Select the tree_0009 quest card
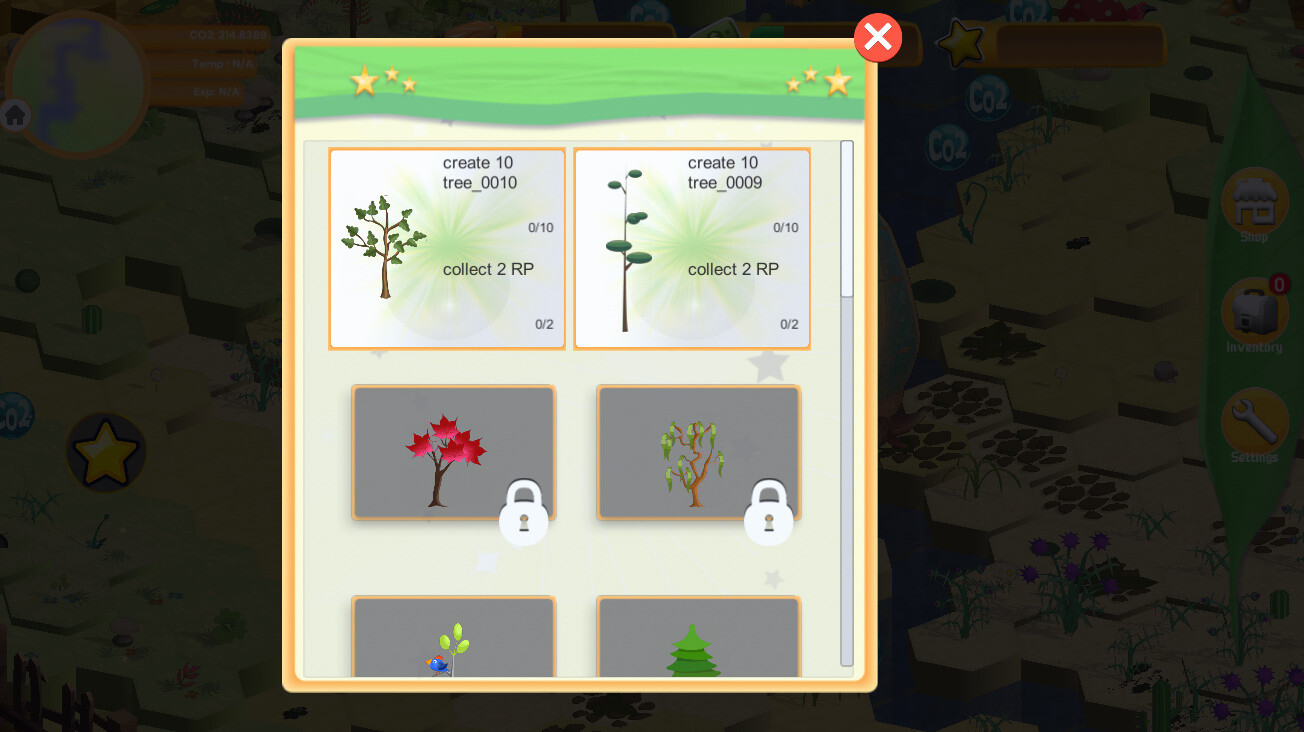1304x732 pixels. [x=691, y=248]
